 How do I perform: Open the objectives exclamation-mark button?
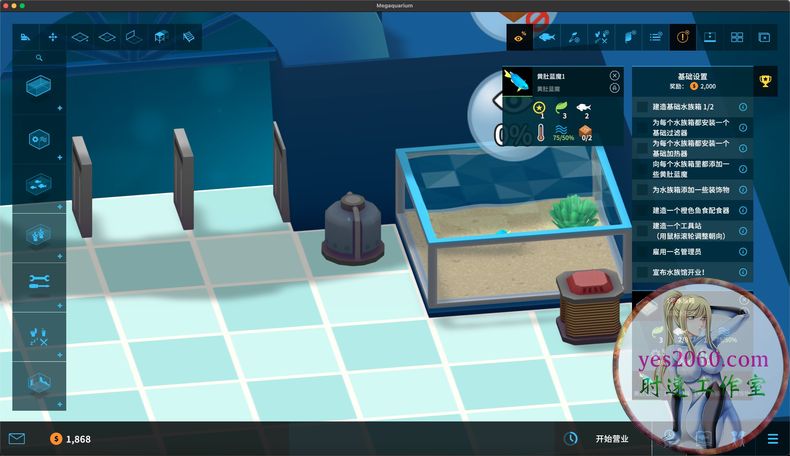(x=682, y=38)
